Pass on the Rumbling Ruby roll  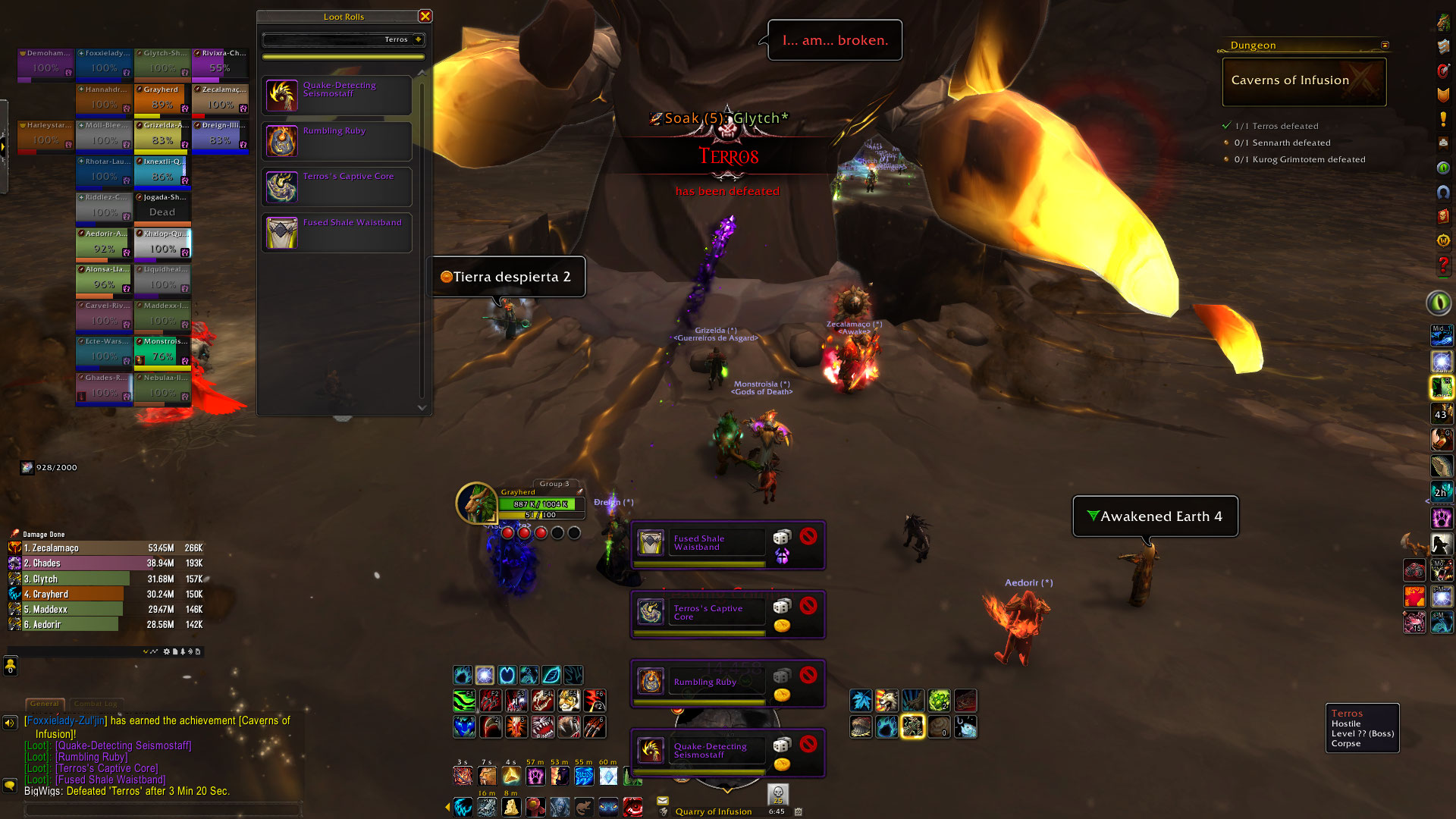point(808,675)
